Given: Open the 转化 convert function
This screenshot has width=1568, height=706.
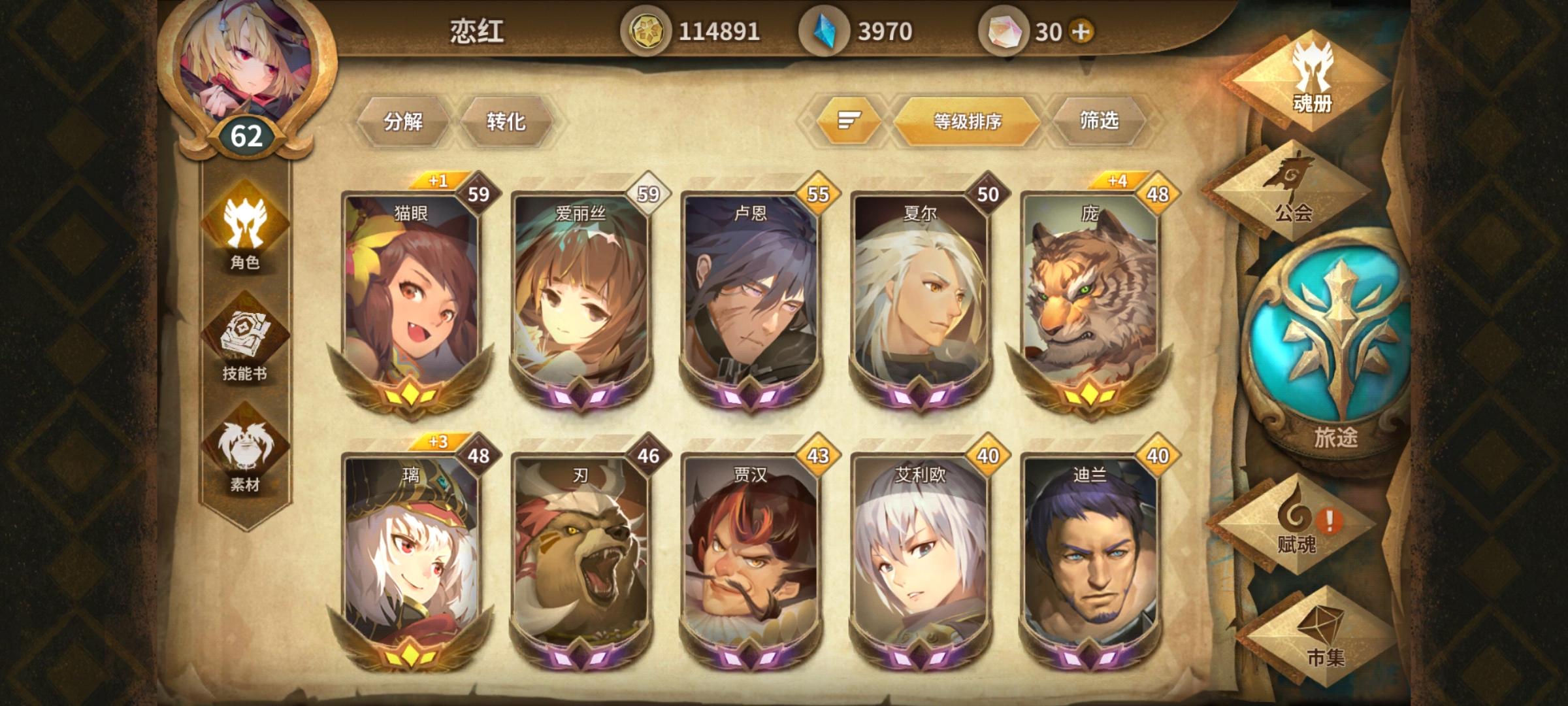Looking at the screenshot, I should pyautogui.click(x=508, y=120).
